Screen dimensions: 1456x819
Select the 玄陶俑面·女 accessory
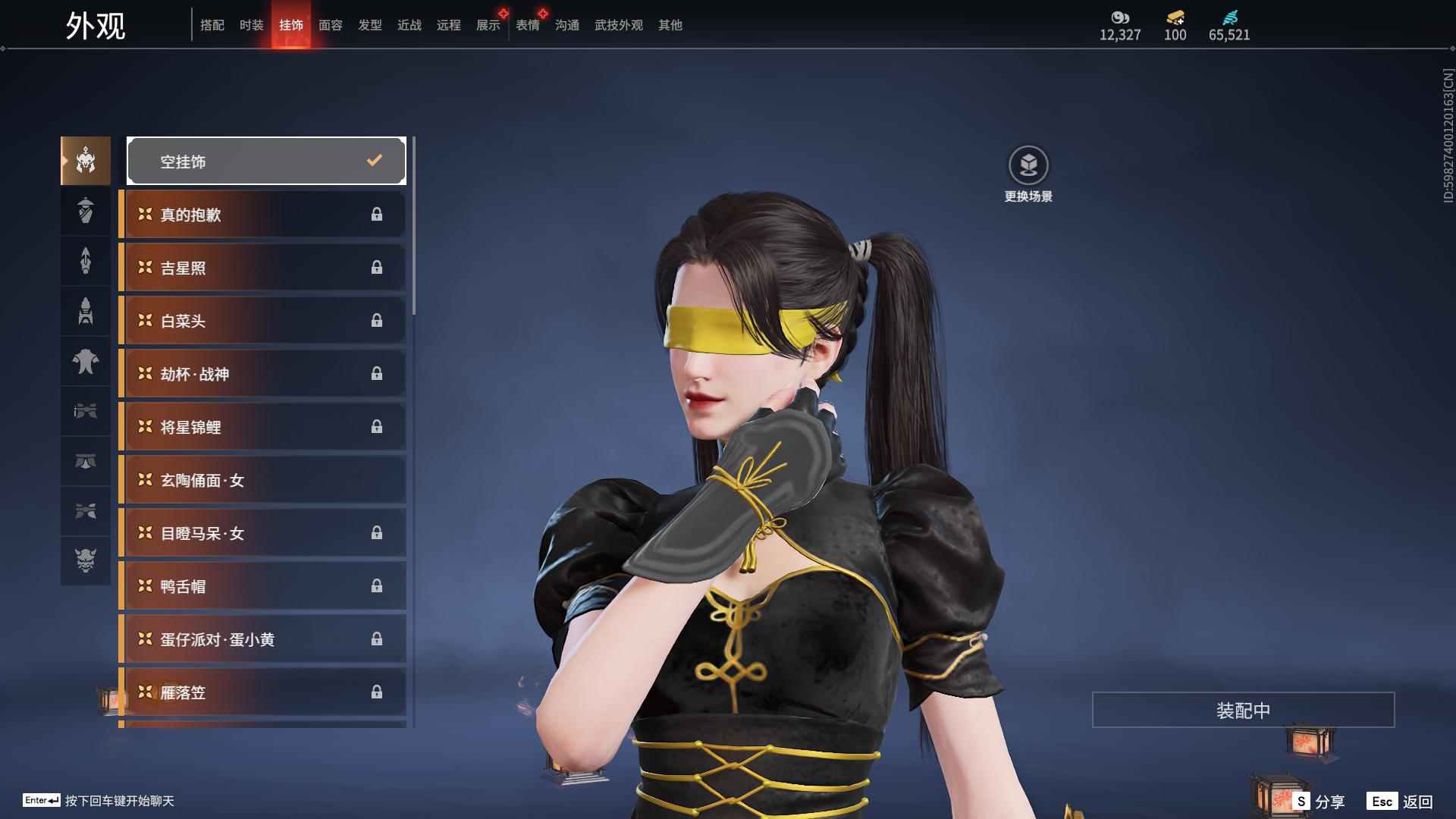tap(263, 480)
